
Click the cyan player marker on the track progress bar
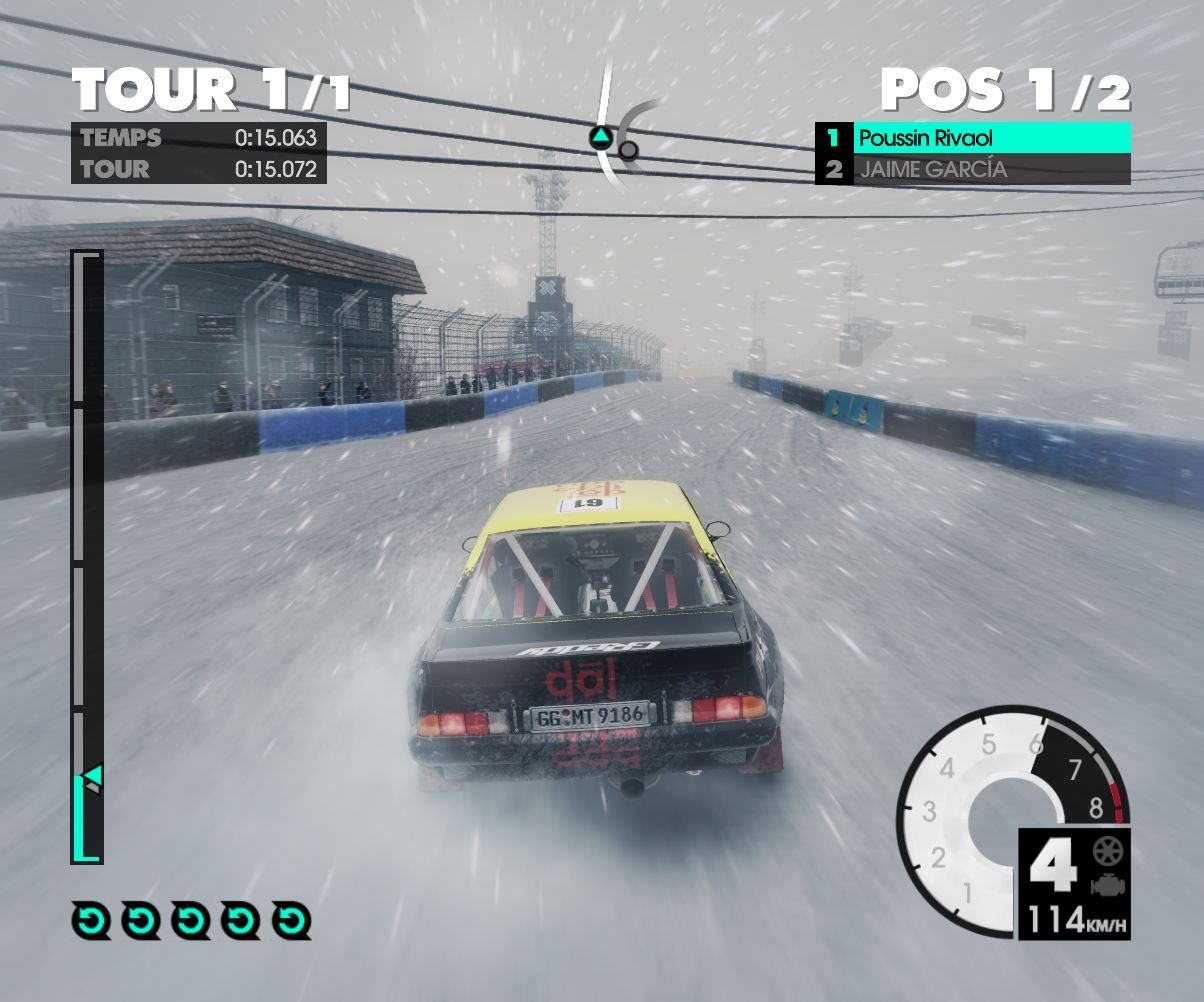point(92,774)
